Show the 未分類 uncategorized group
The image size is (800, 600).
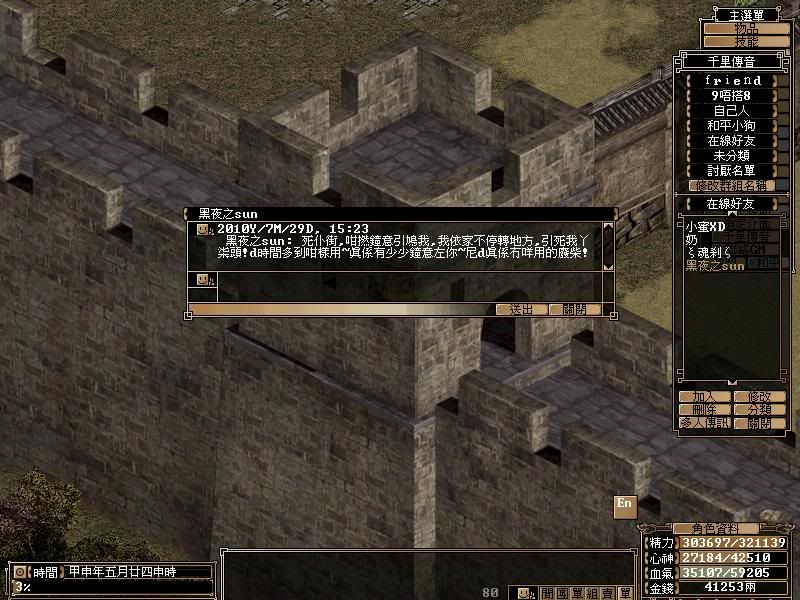click(x=733, y=156)
